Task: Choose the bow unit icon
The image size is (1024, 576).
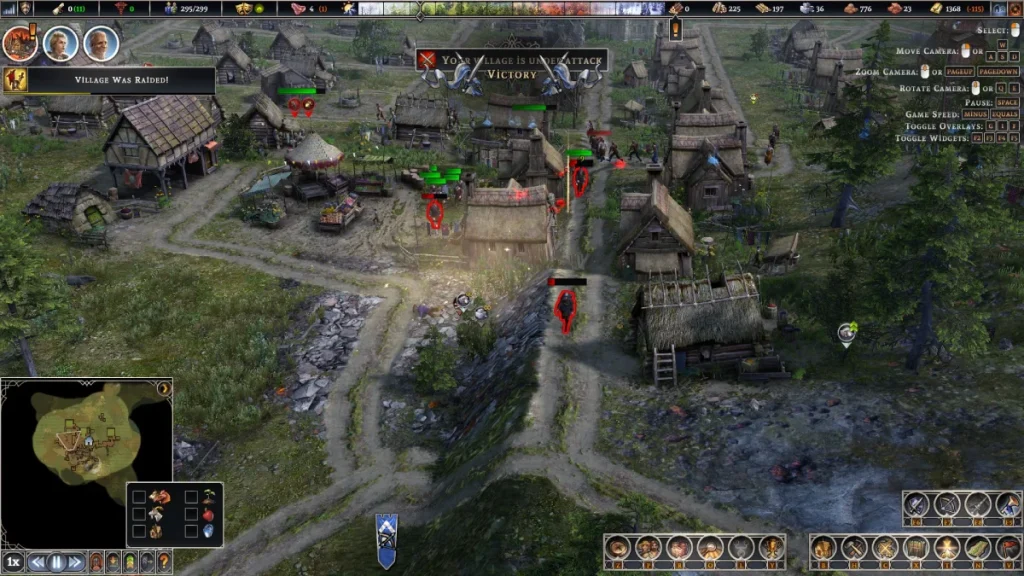Action: coord(948,505)
